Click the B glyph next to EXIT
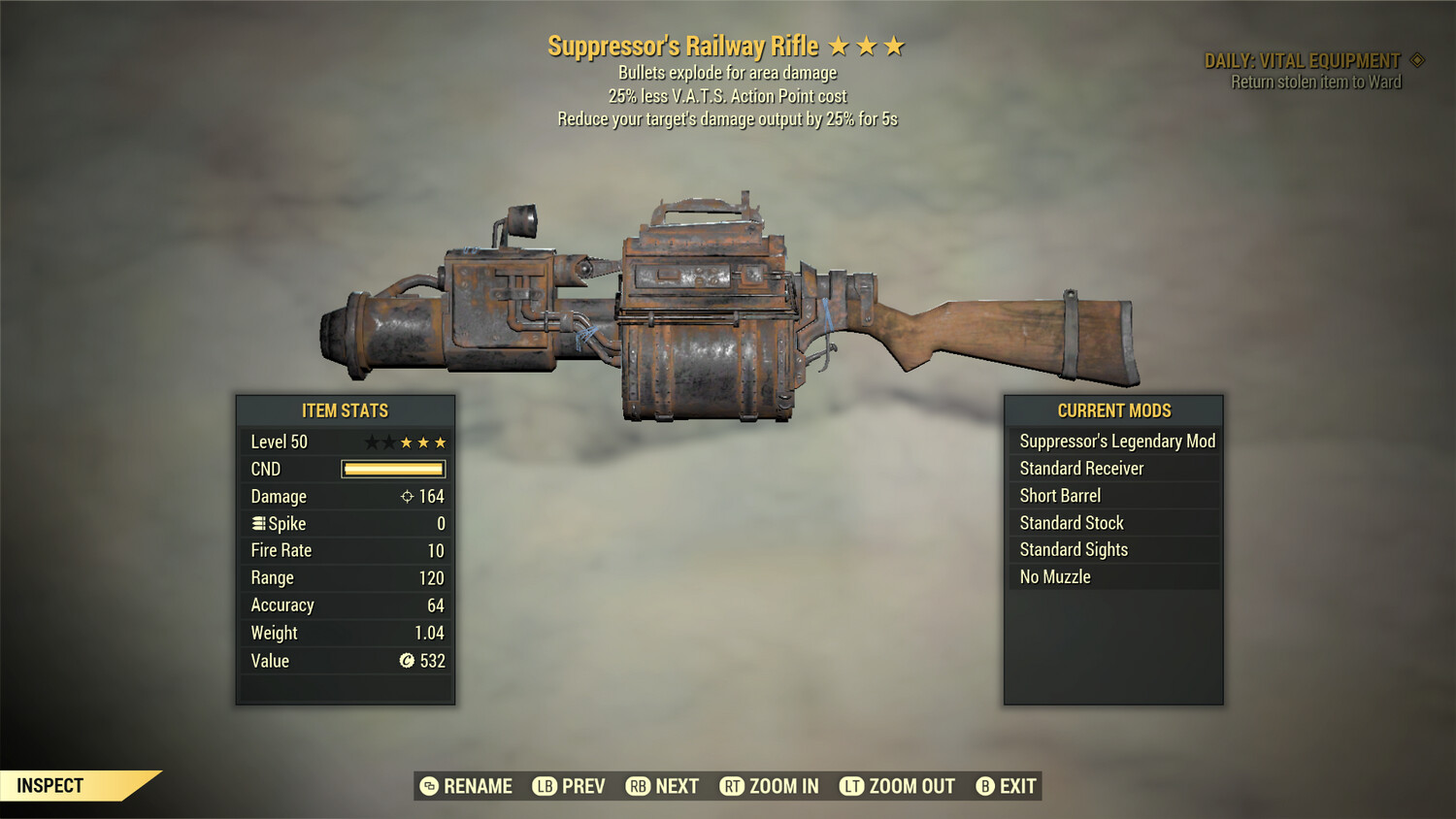Viewport: 1456px width, 819px height. (986, 786)
